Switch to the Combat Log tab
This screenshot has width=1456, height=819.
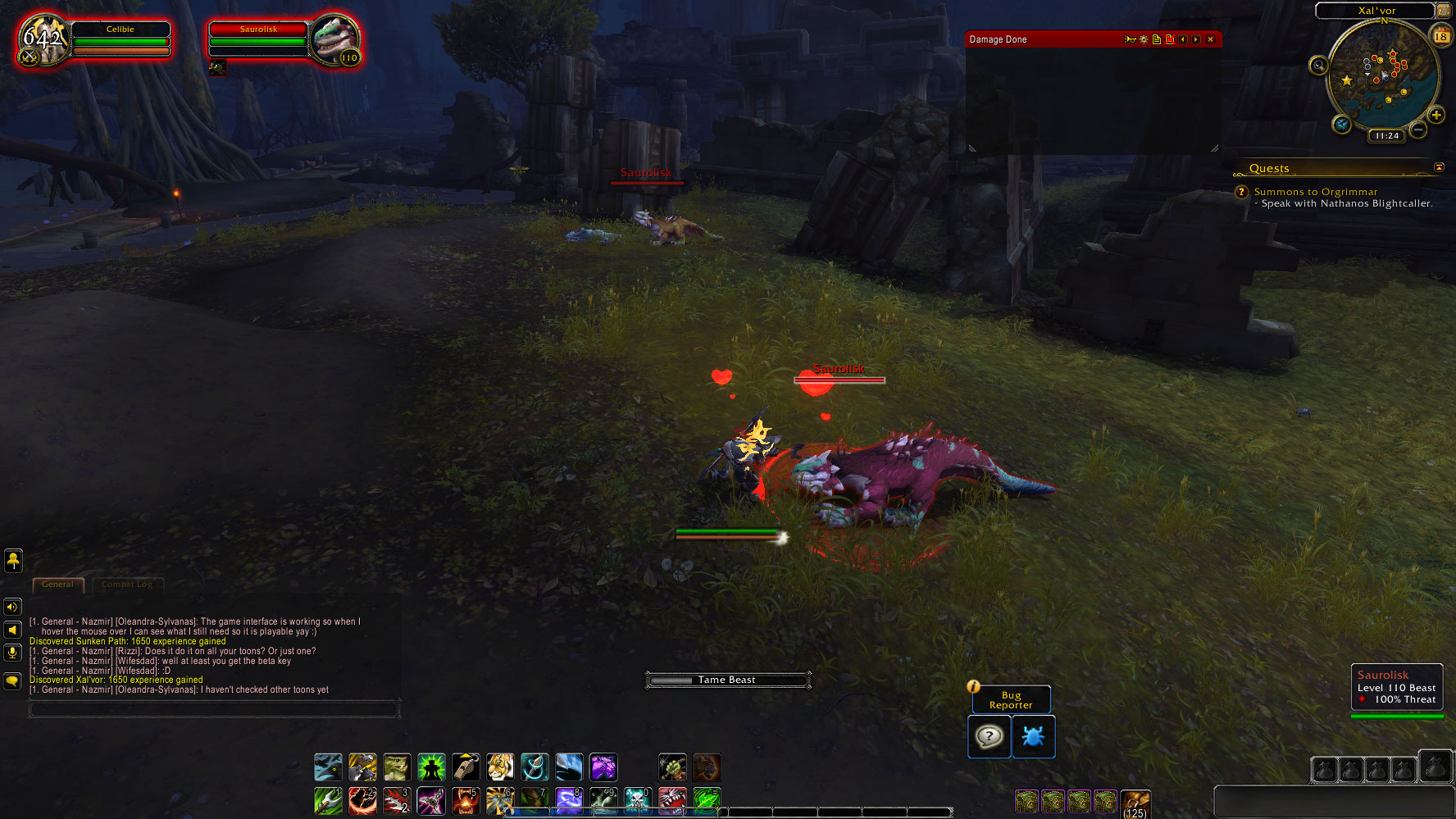127,585
